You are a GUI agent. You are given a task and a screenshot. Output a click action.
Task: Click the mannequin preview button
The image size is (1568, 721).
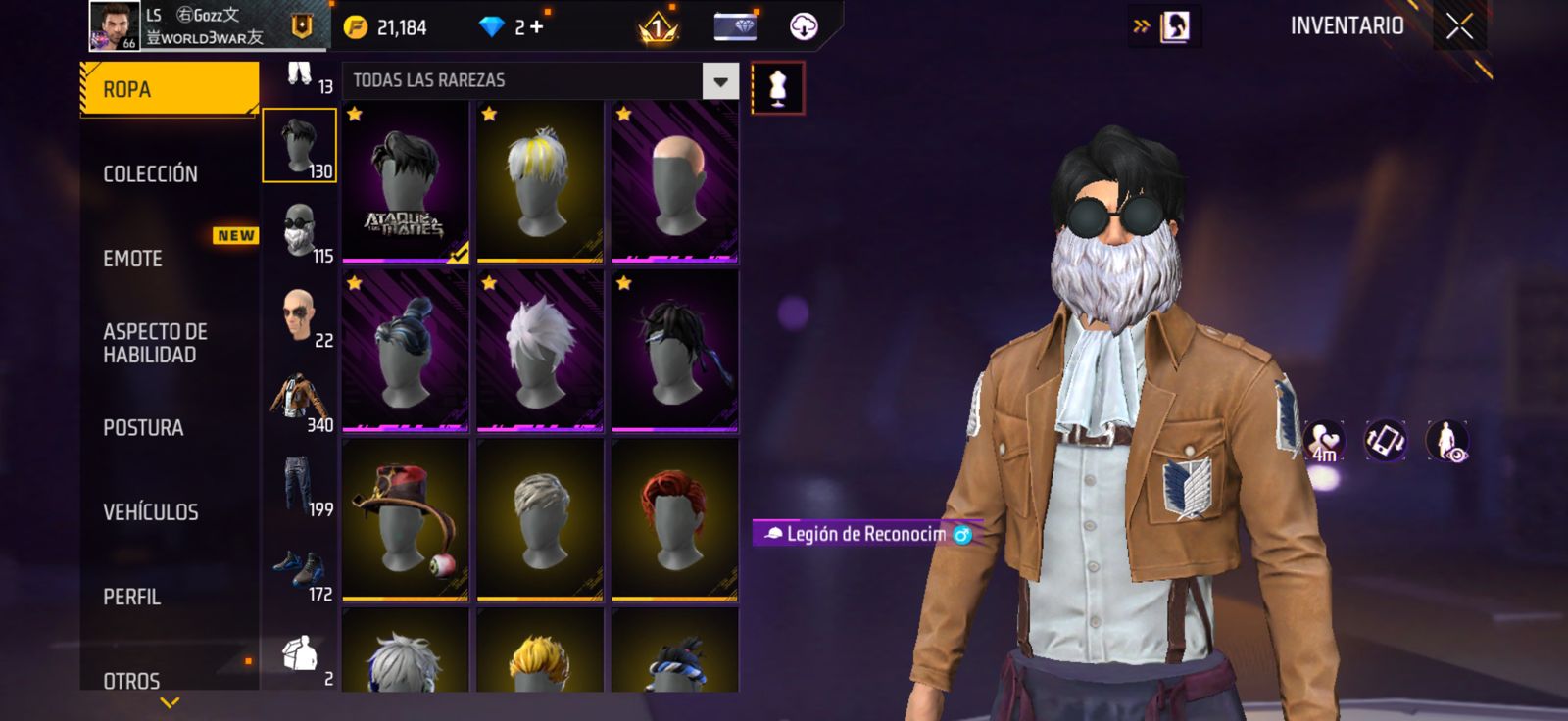coord(778,88)
